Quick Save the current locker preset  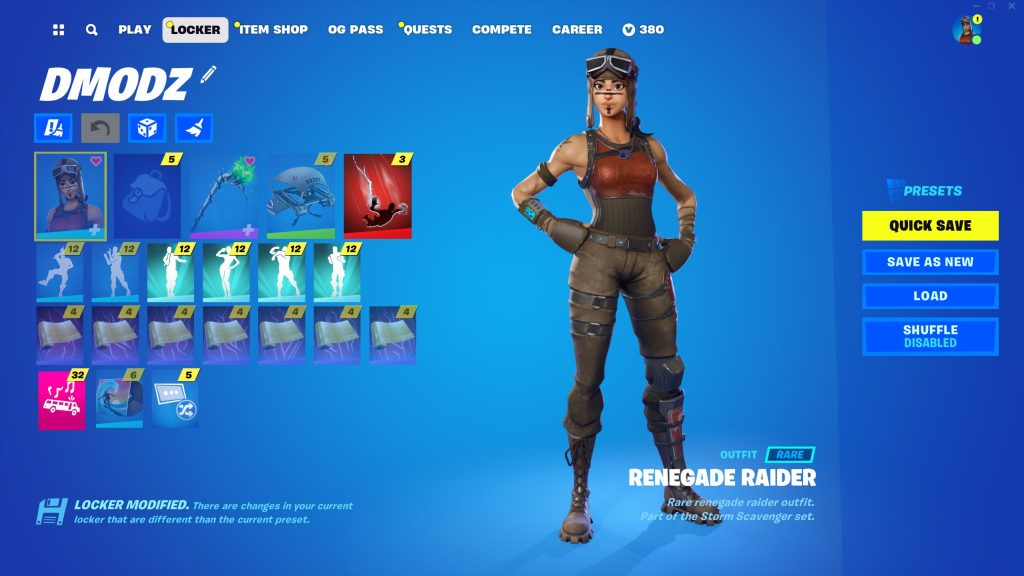click(x=930, y=226)
